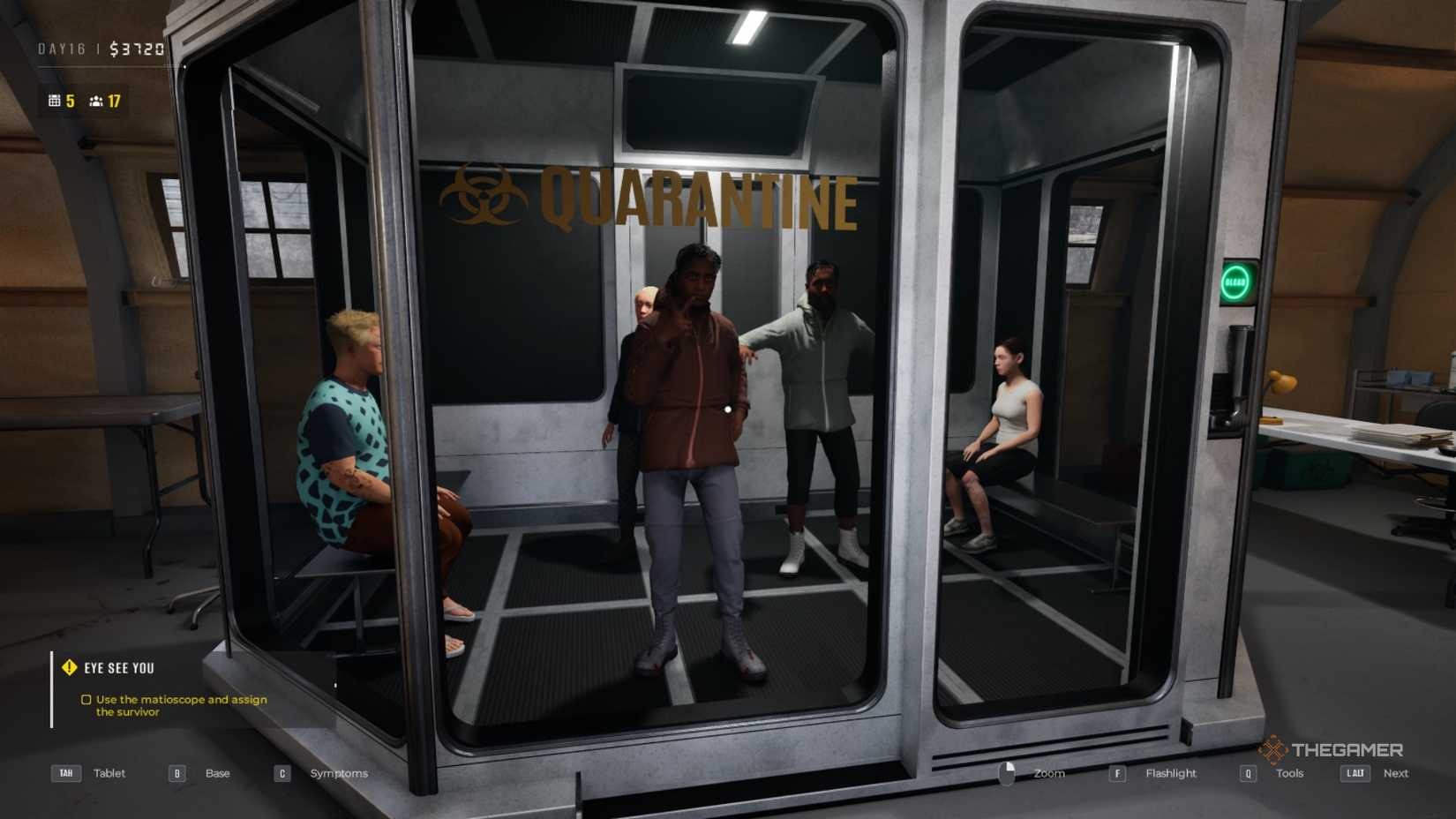Click the F Flashlight key icon

click(x=1118, y=773)
